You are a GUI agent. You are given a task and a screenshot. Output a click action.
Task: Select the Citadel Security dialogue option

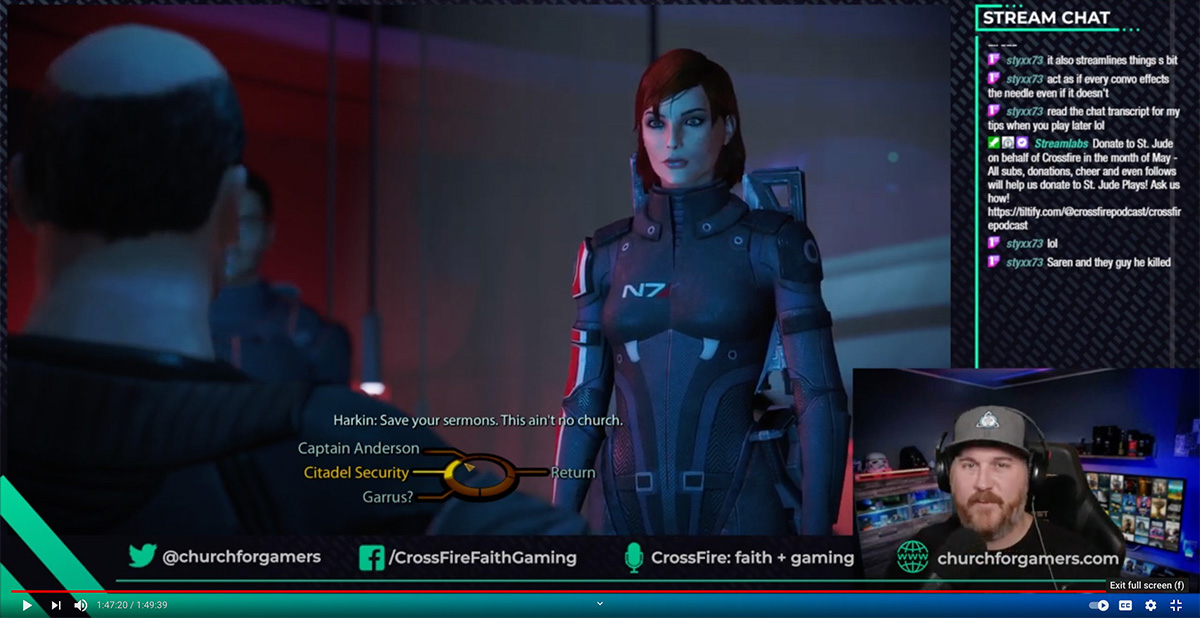click(355, 473)
